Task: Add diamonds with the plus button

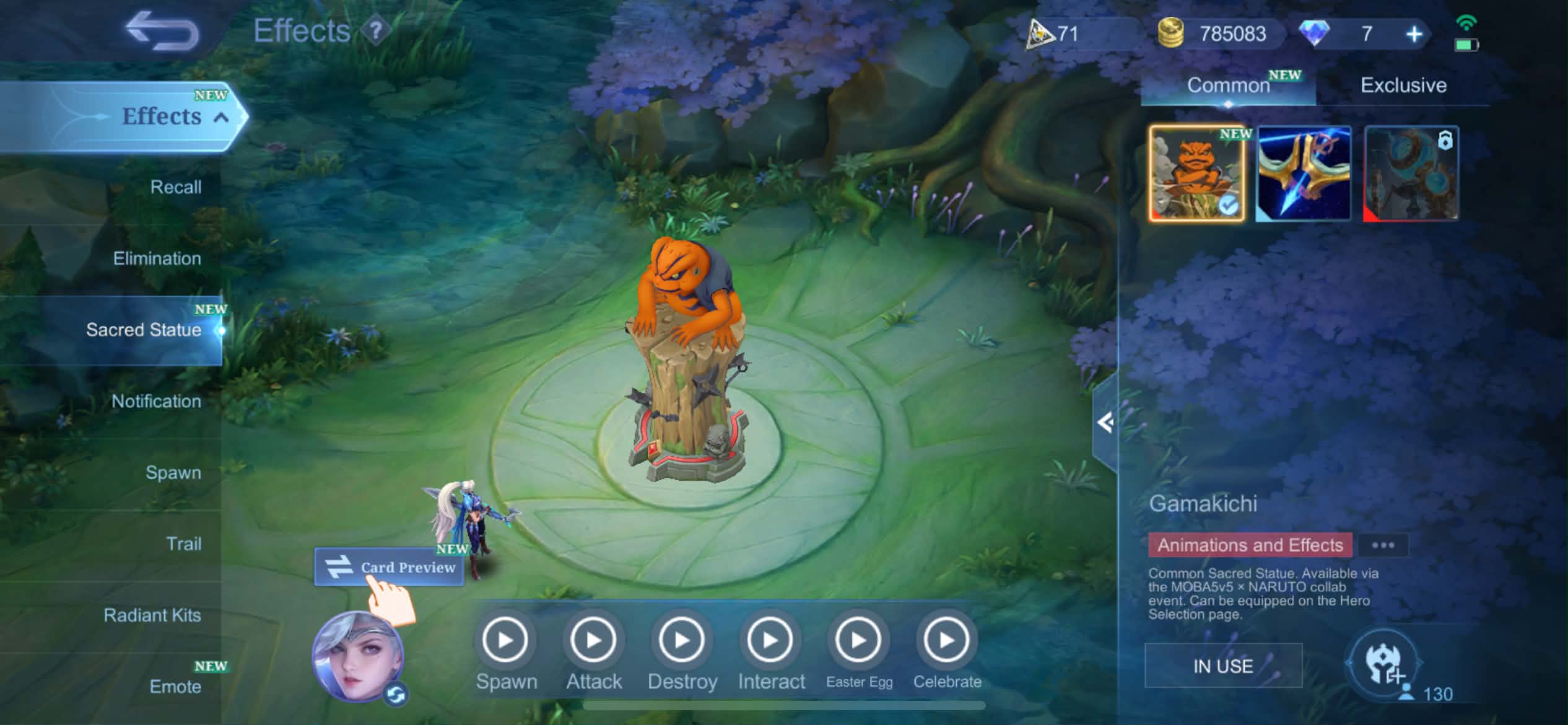Action: [x=1414, y=34]
